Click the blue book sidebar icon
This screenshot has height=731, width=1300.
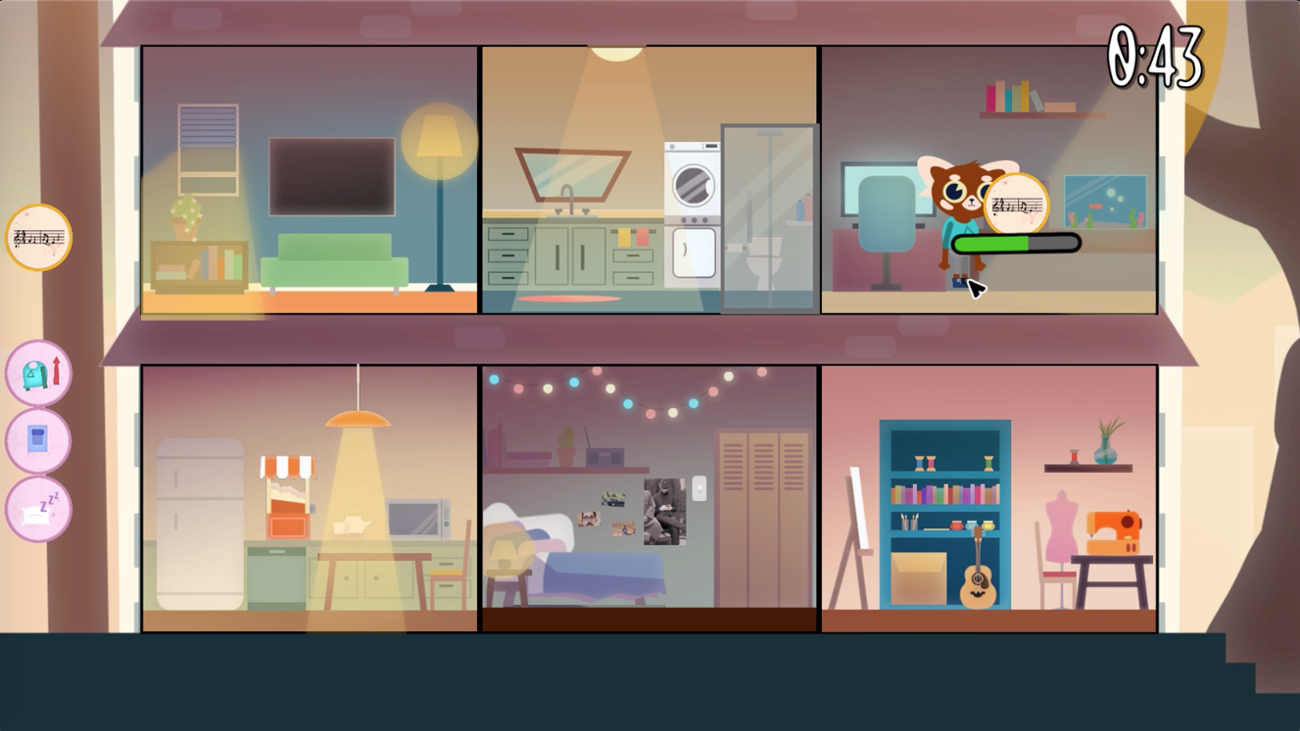coord(38,442)
